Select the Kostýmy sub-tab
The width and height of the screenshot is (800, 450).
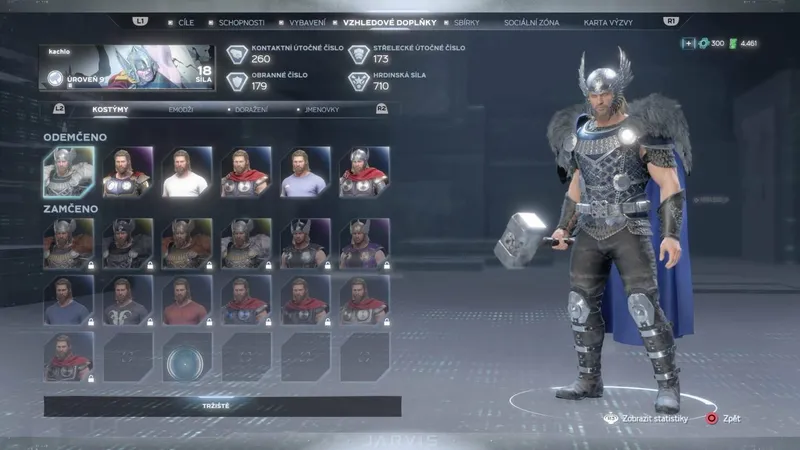pyautogui.click(x=108, y=108)
